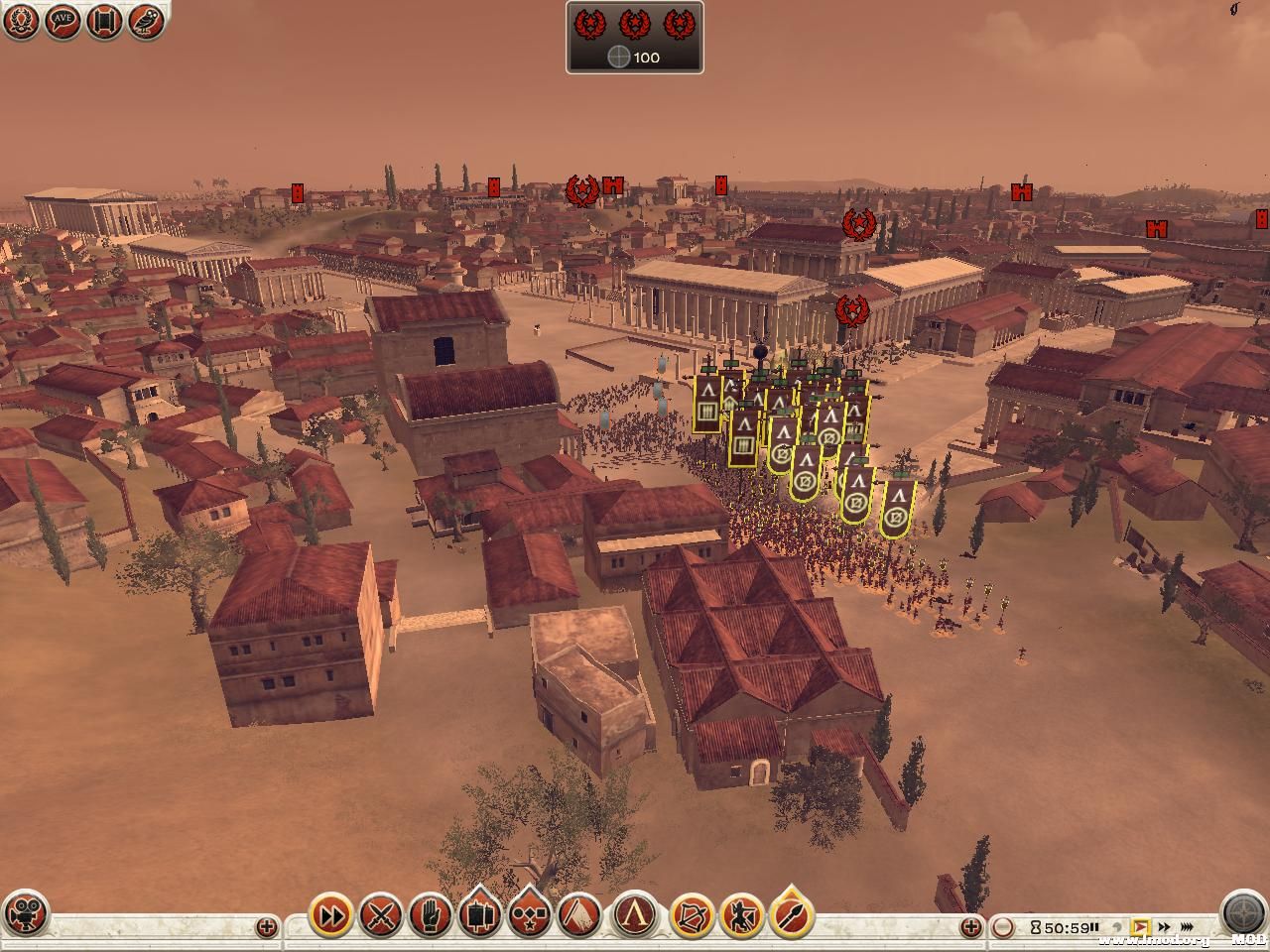Toggle the bow fire-at-will button
The height and width of the screenshot is (952, 1270).
[692, 916]
